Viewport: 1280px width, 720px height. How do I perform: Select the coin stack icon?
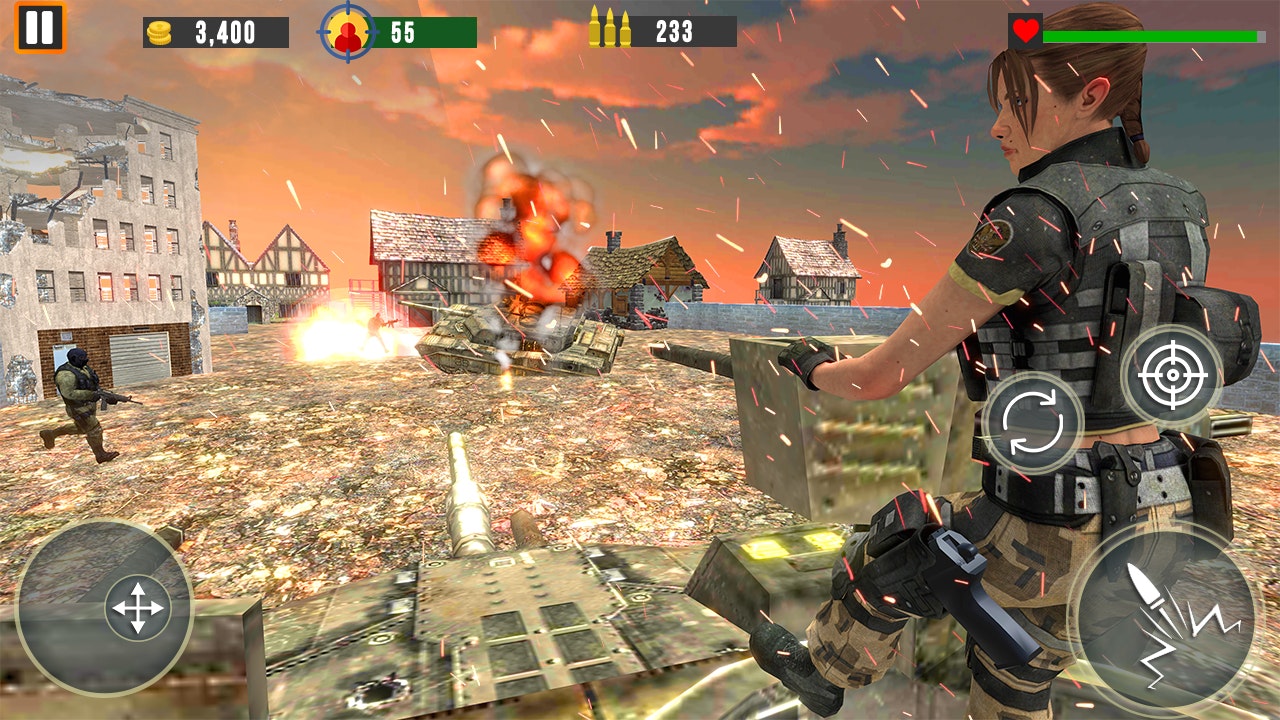160,31
